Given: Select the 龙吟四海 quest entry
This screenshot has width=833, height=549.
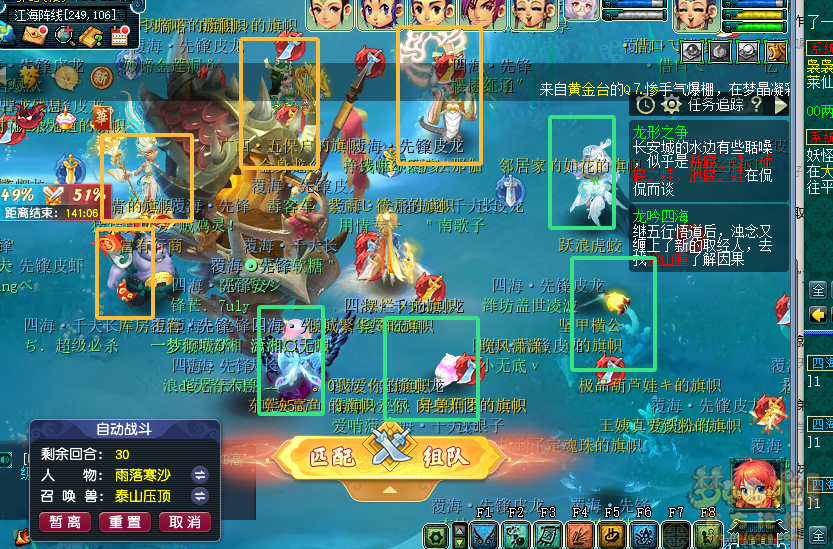Looking at the screenshot, I should 659,216.
